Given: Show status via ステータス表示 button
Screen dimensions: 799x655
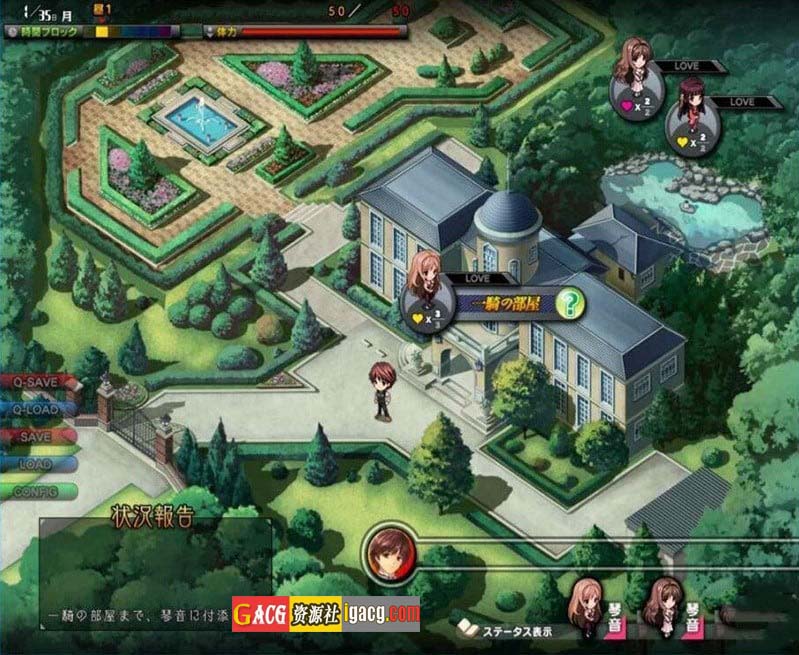Looking at the screenshot, I should click(510, 631).
